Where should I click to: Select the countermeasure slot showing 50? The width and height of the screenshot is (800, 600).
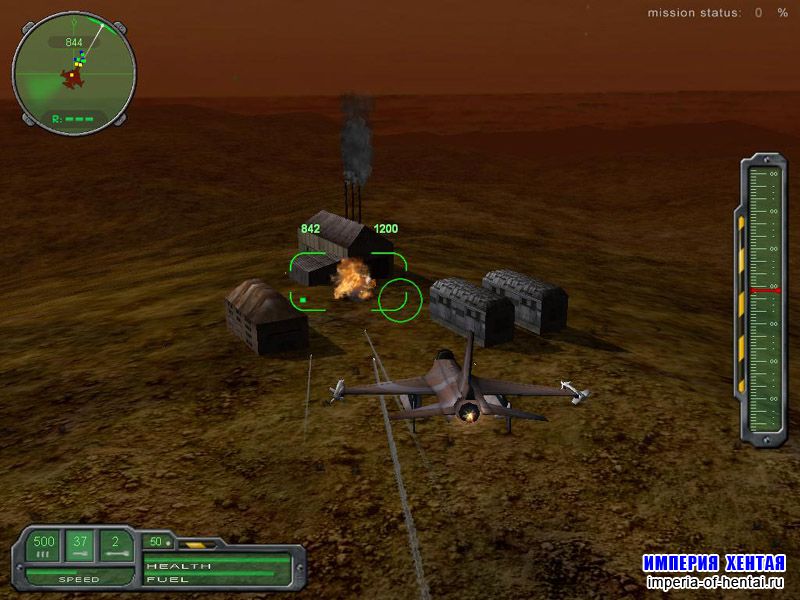pos(156,542)
